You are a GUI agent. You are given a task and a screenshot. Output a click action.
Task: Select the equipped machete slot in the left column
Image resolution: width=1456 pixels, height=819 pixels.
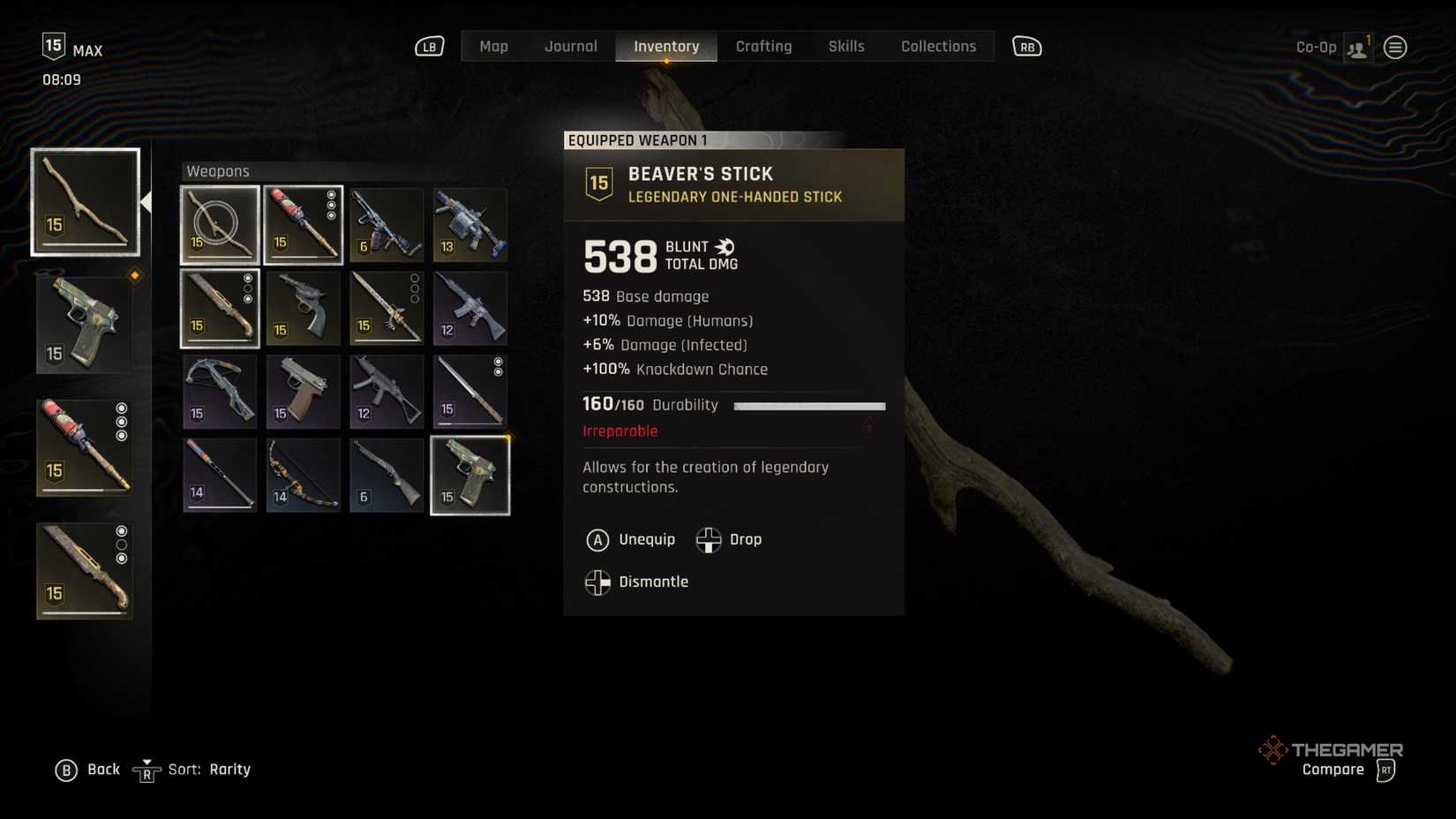[85, 570]
